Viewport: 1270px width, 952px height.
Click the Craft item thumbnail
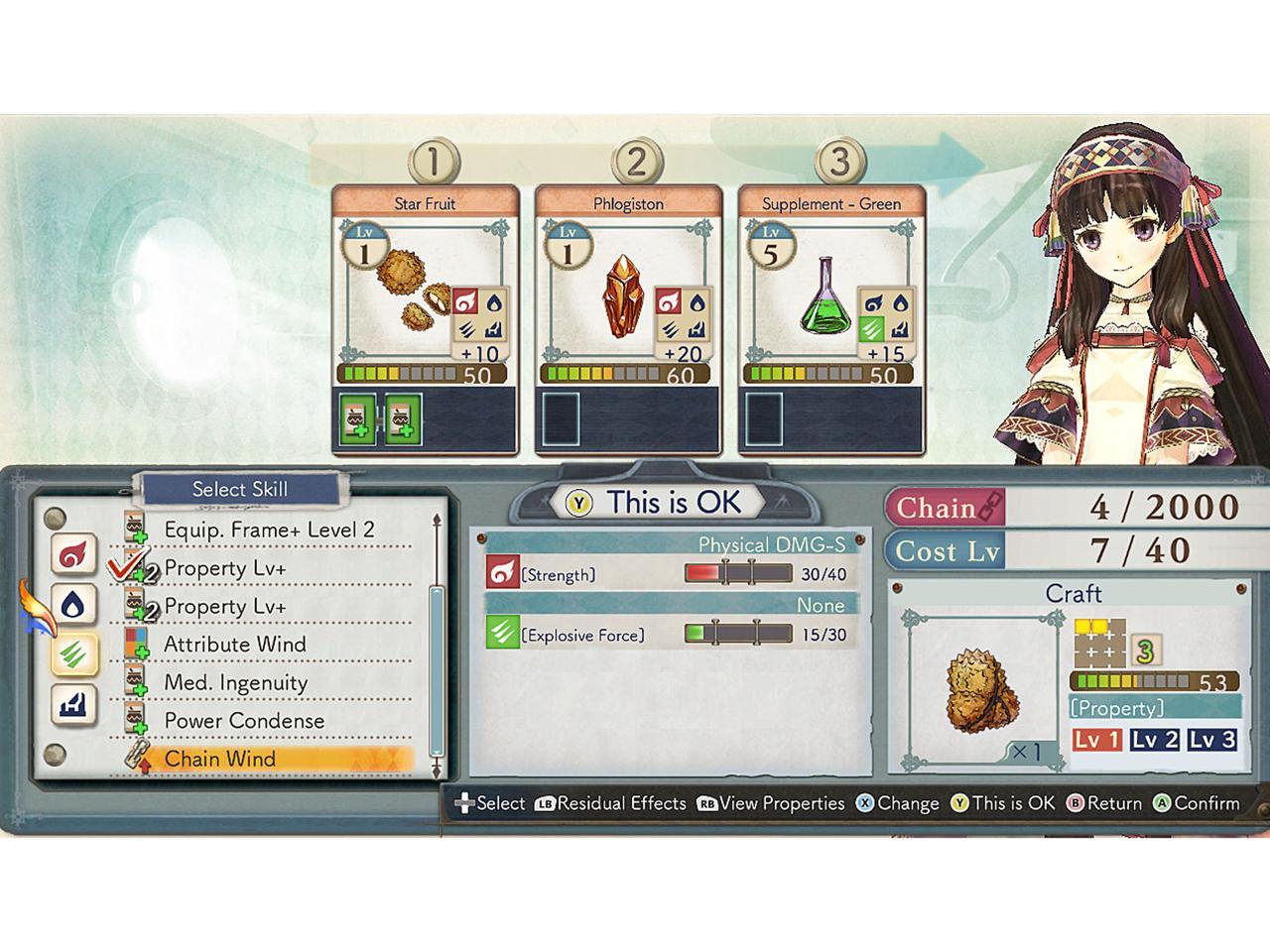click(x=980, y=686)
